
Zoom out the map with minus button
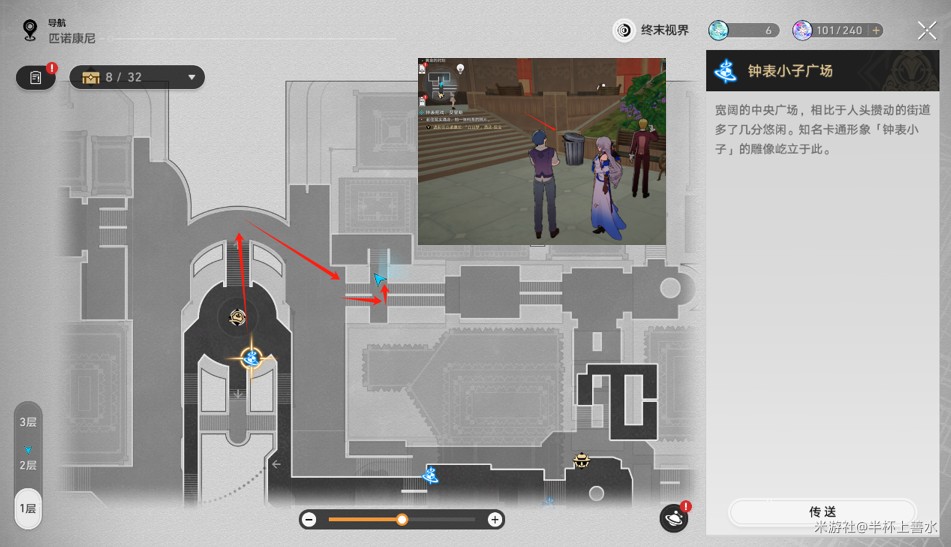pos(309,519)
